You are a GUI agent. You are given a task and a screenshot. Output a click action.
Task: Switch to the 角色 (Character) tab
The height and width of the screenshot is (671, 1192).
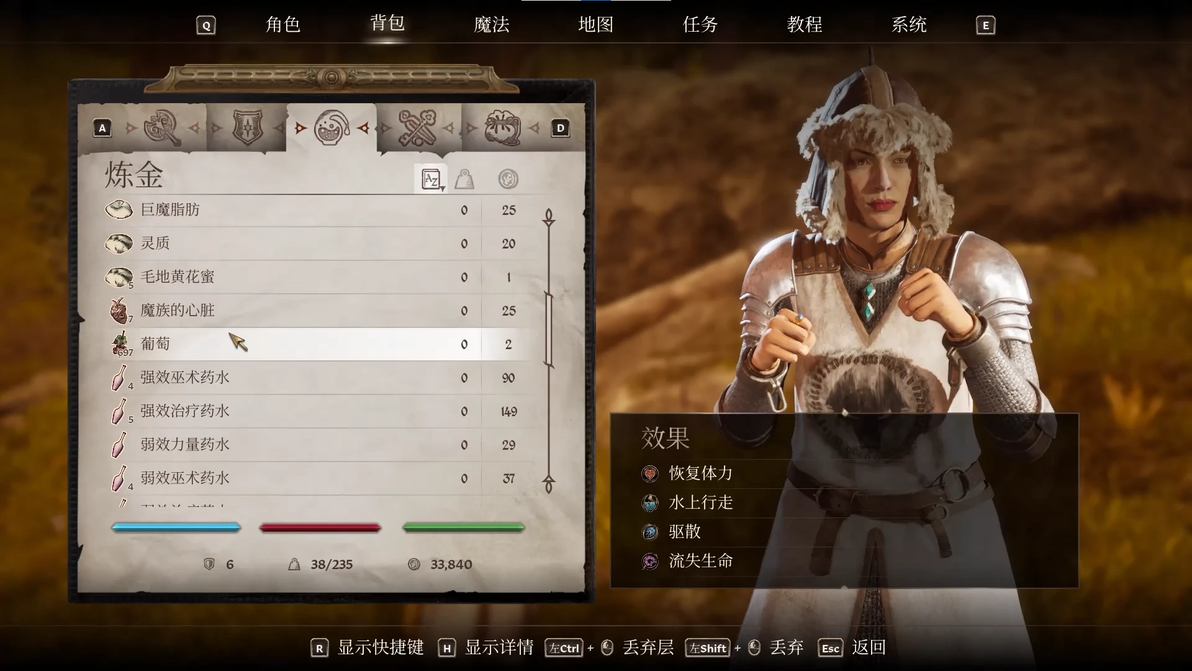click(283, 24)
